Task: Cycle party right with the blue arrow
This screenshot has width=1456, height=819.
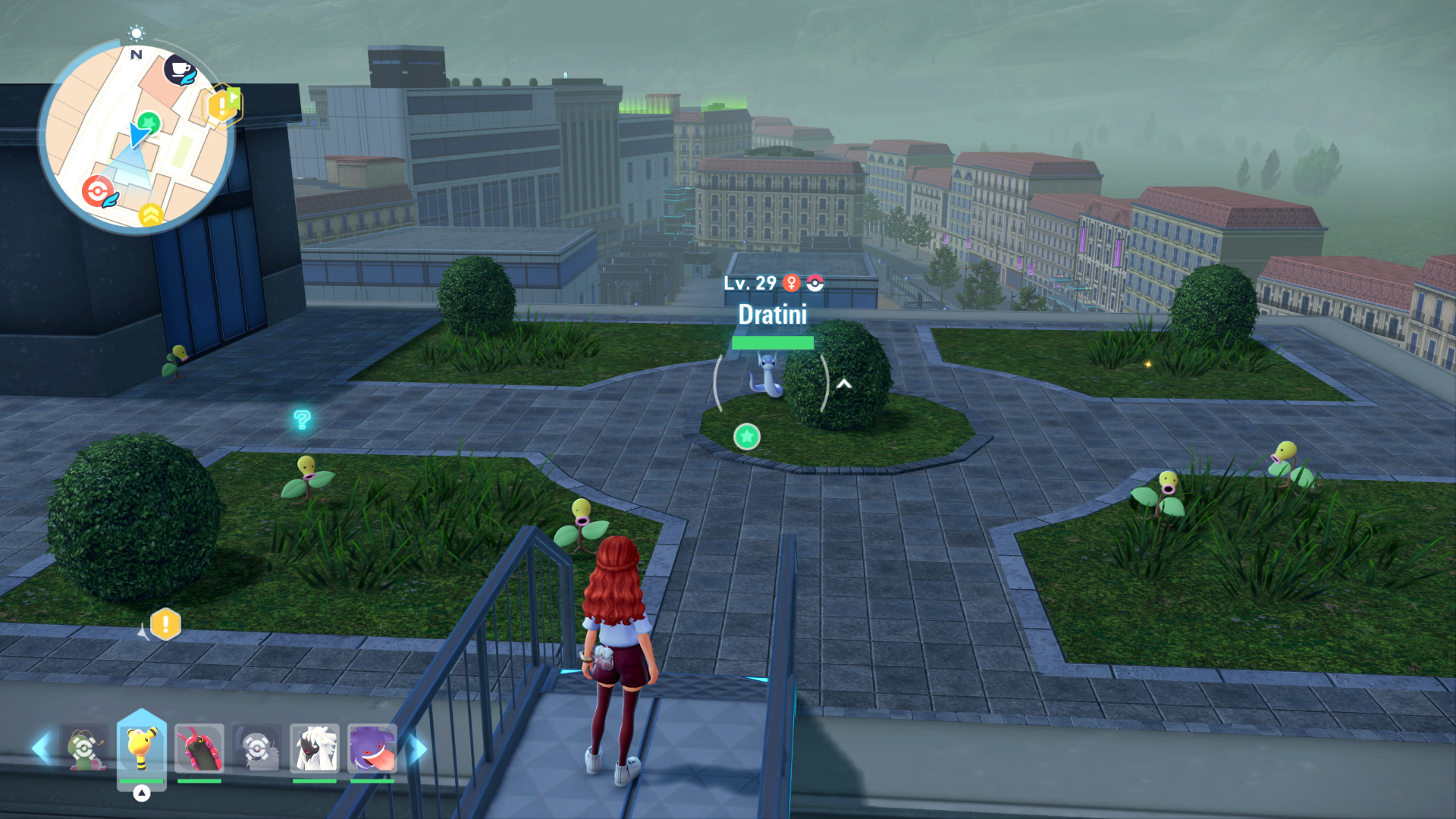Action: click(418, 749)
